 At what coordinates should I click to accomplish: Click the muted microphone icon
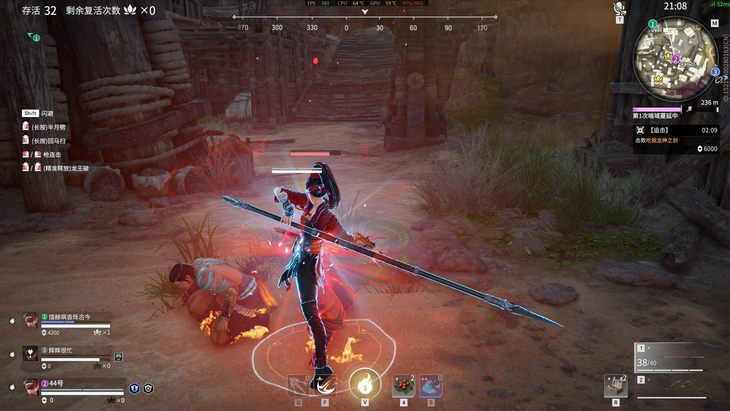pos(619,8)
